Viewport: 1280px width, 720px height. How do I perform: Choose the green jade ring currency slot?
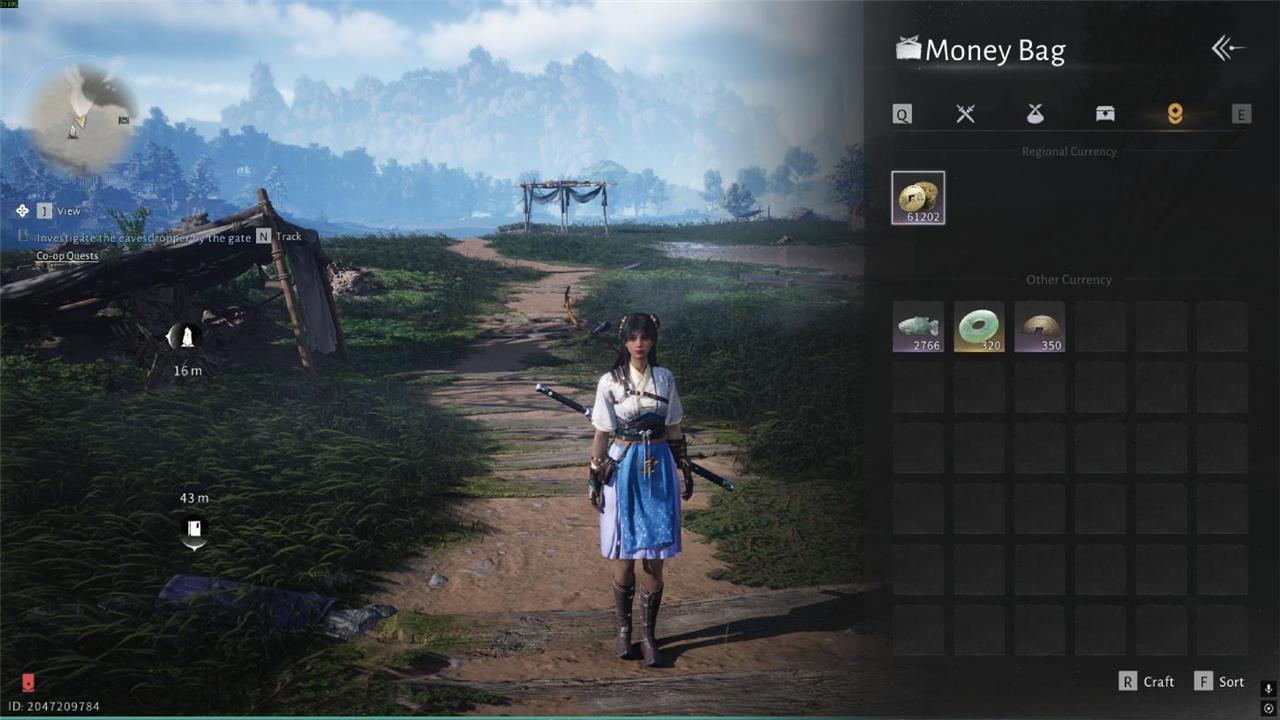(979, 327)
